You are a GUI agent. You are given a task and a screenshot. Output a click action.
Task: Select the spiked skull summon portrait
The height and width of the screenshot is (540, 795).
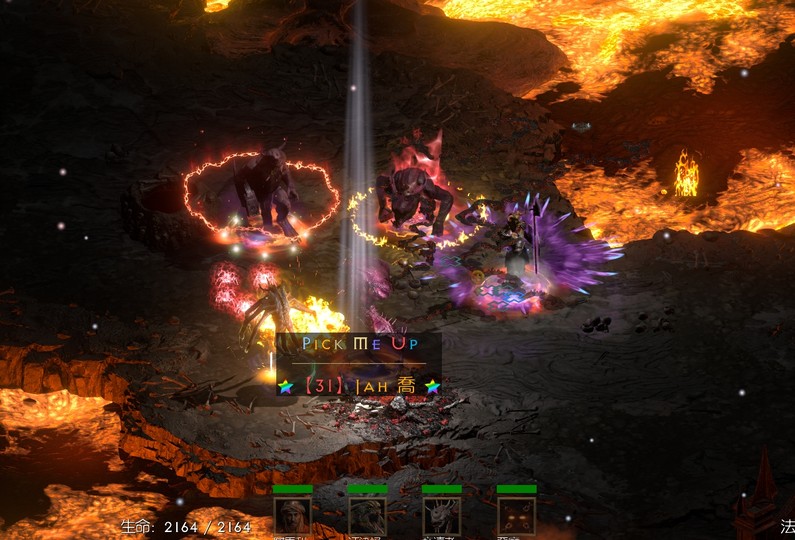(441, 515)
